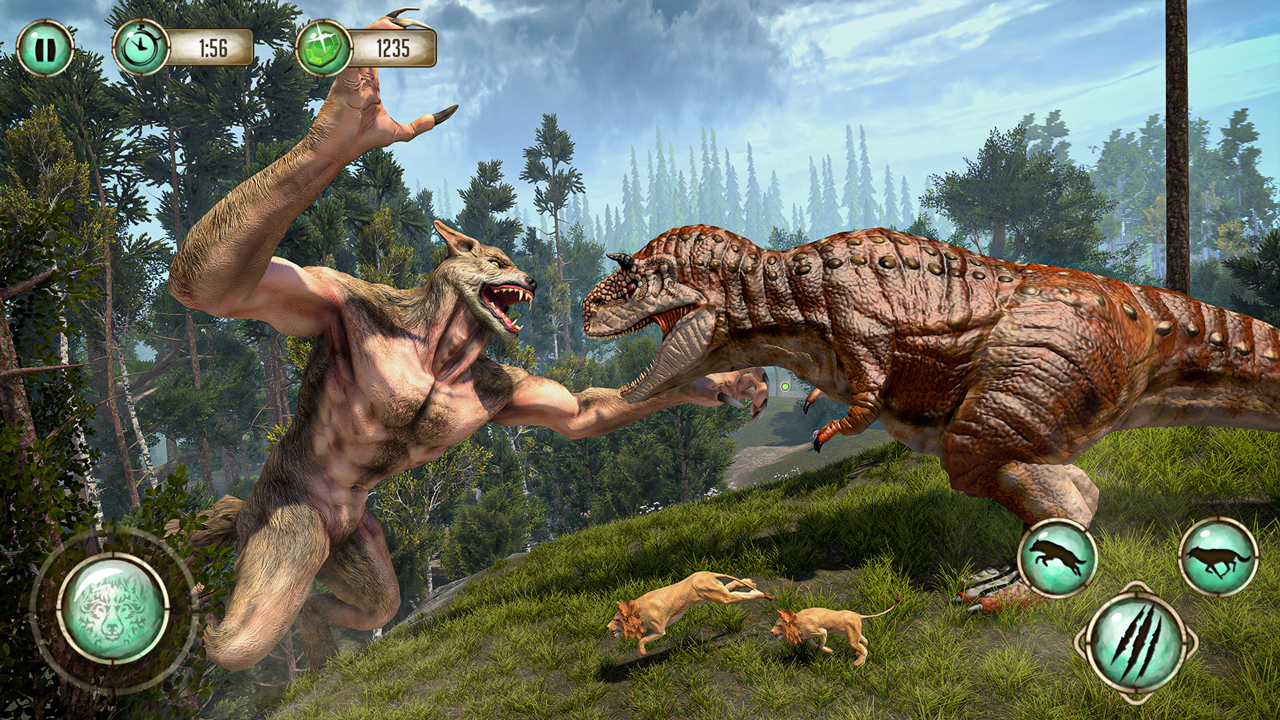The height and width of the screenshot is (720, 1280).
Task: Click the green target reticle near the dinosaur
Action: click(x=783, y=385)
